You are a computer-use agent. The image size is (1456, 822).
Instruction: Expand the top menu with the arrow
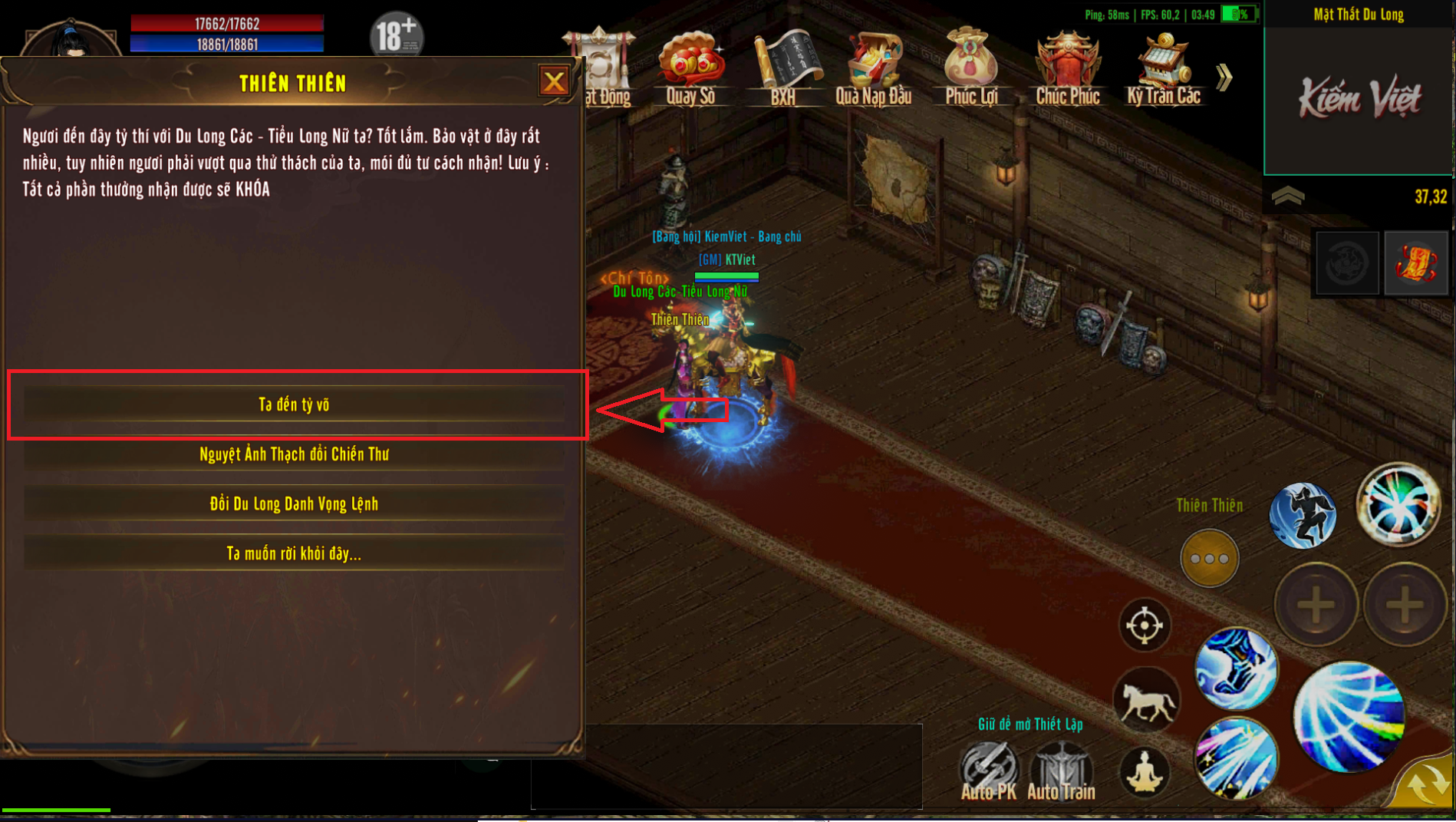1224,77
